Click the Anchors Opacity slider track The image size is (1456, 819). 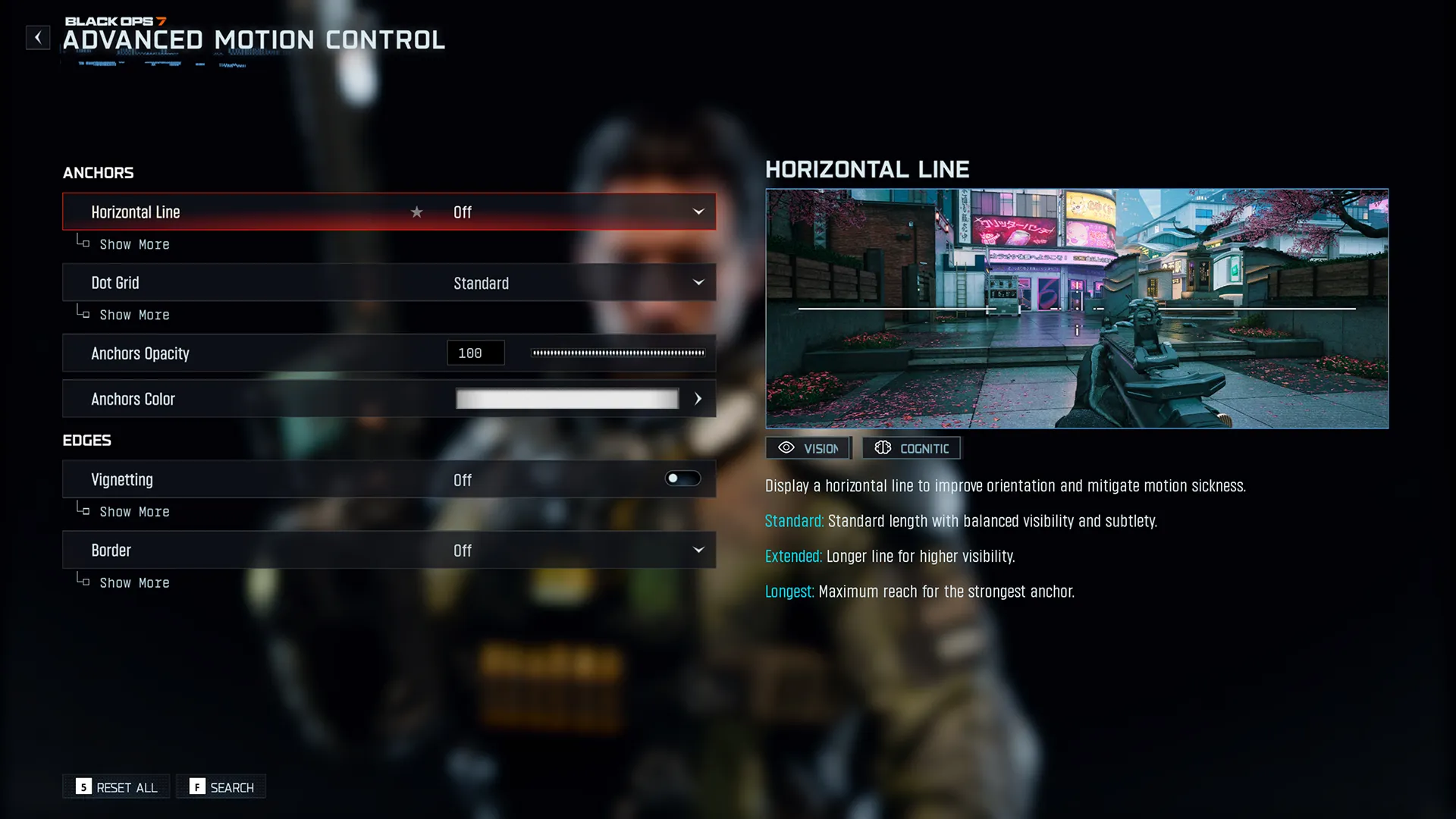point(618,353)
